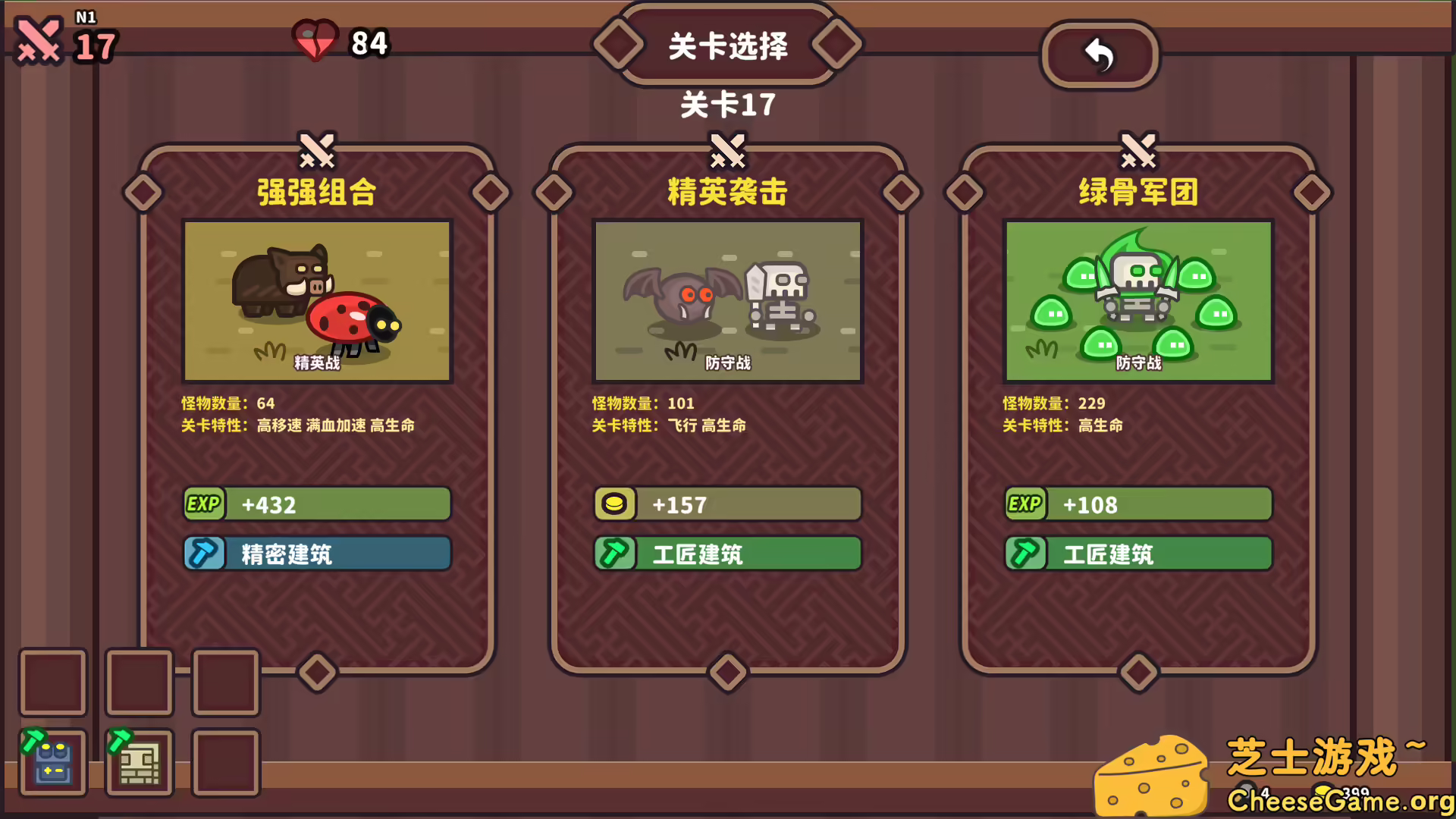The image size is (1456, 819).
Task: Click the 关卡选择 title banner
Action: [726, 45]
